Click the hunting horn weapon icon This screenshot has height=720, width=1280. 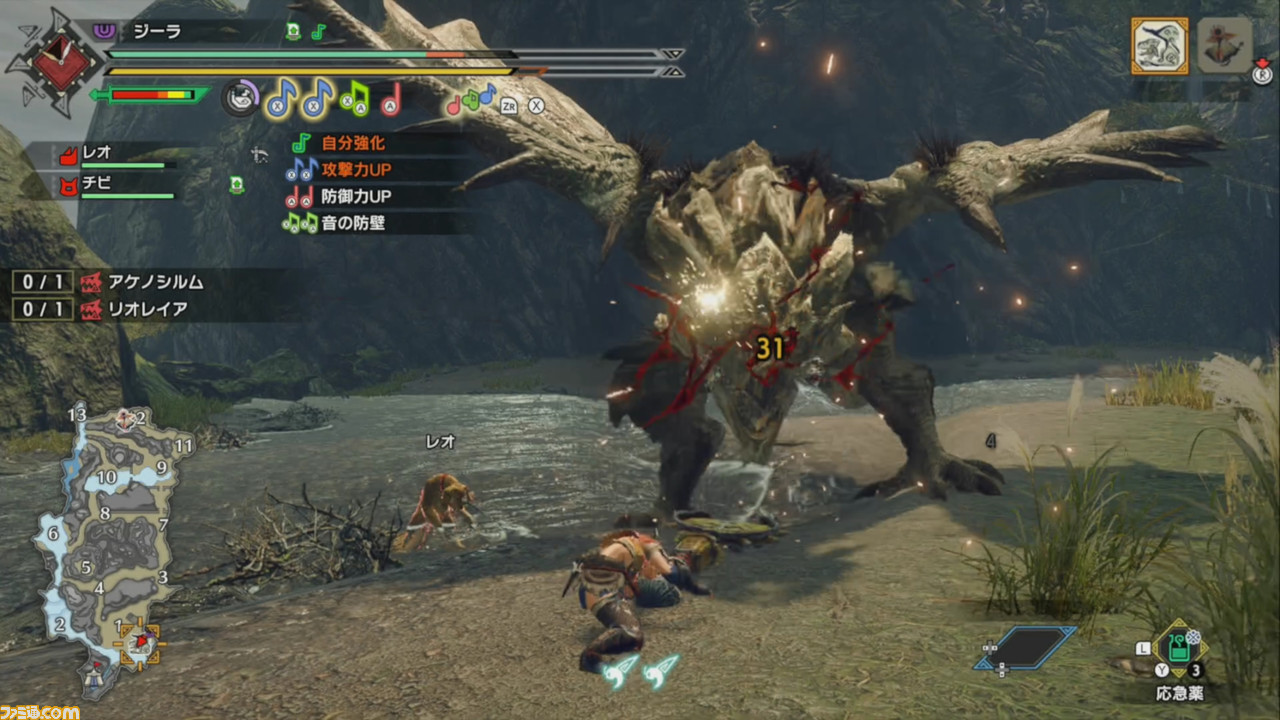tap(240, 98)
